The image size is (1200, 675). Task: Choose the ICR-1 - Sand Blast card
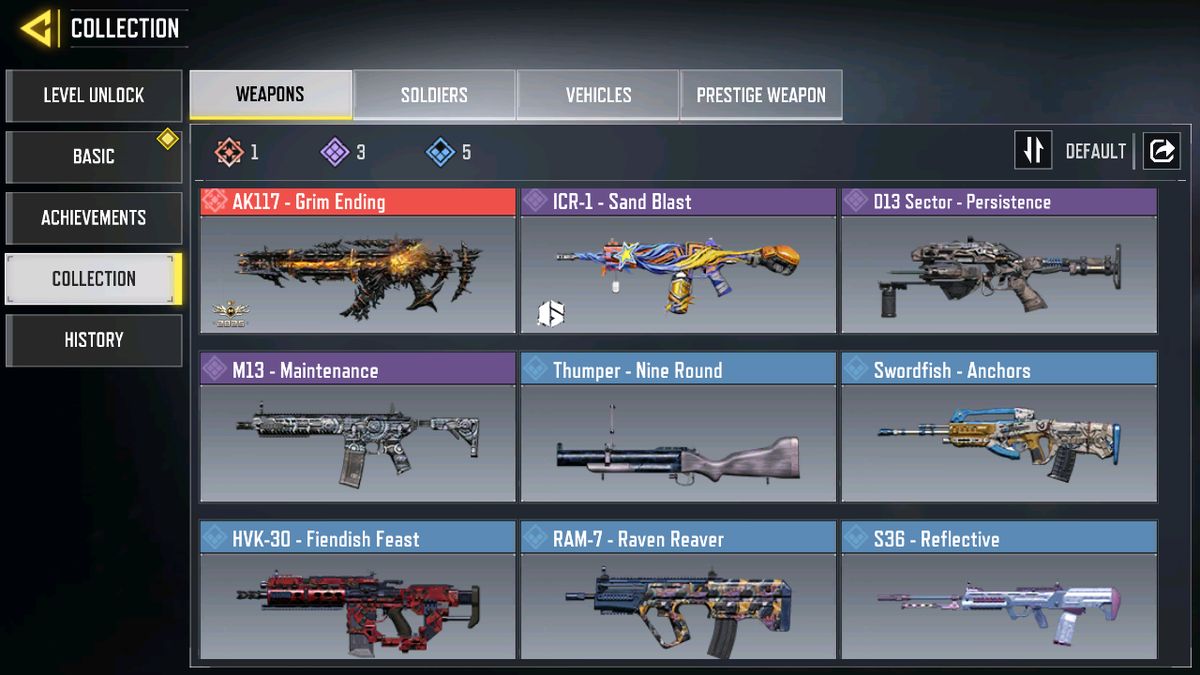point(678,262)
